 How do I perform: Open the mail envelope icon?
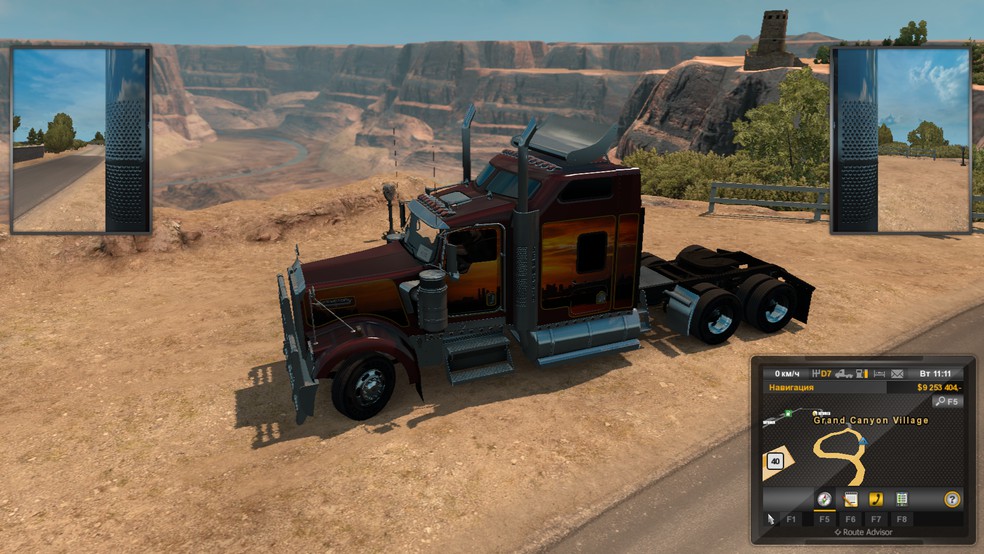pos(898,374)
